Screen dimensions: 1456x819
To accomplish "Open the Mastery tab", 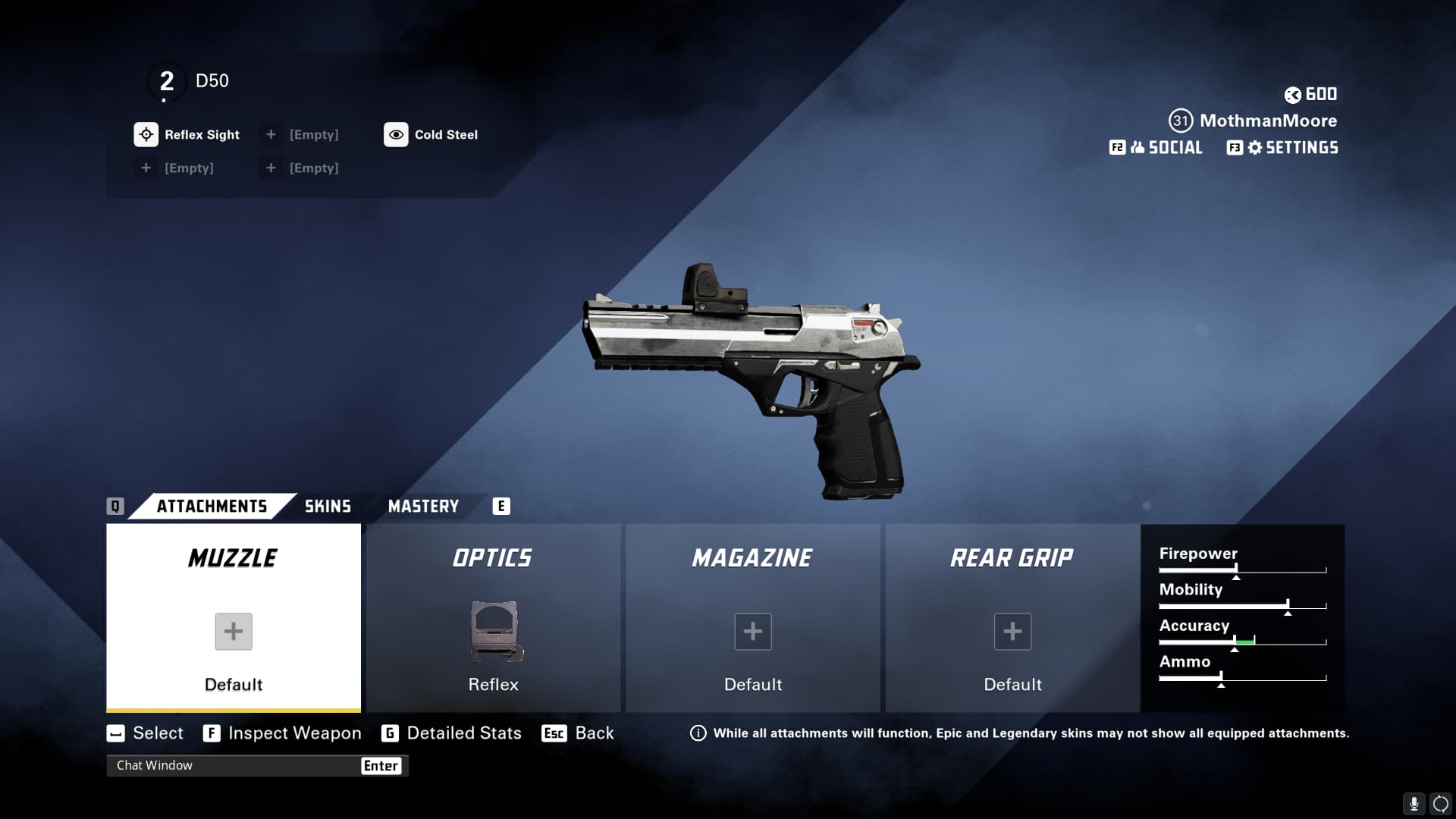I will (423, 507).
